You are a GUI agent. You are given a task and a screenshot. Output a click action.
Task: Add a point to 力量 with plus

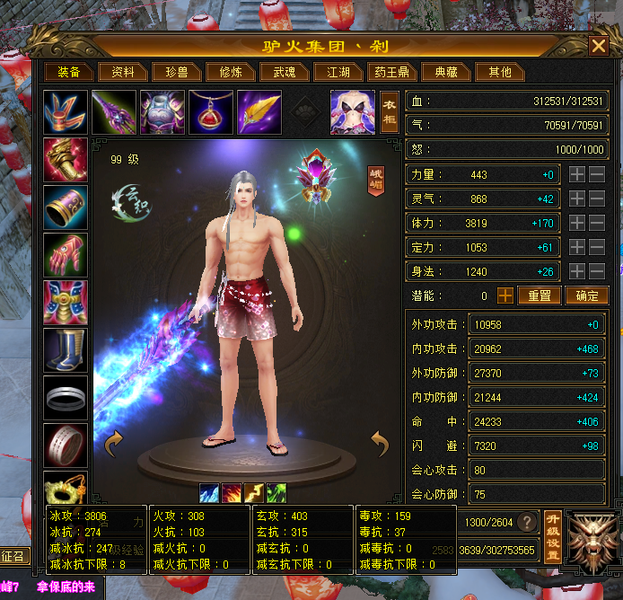pos(577,174)
